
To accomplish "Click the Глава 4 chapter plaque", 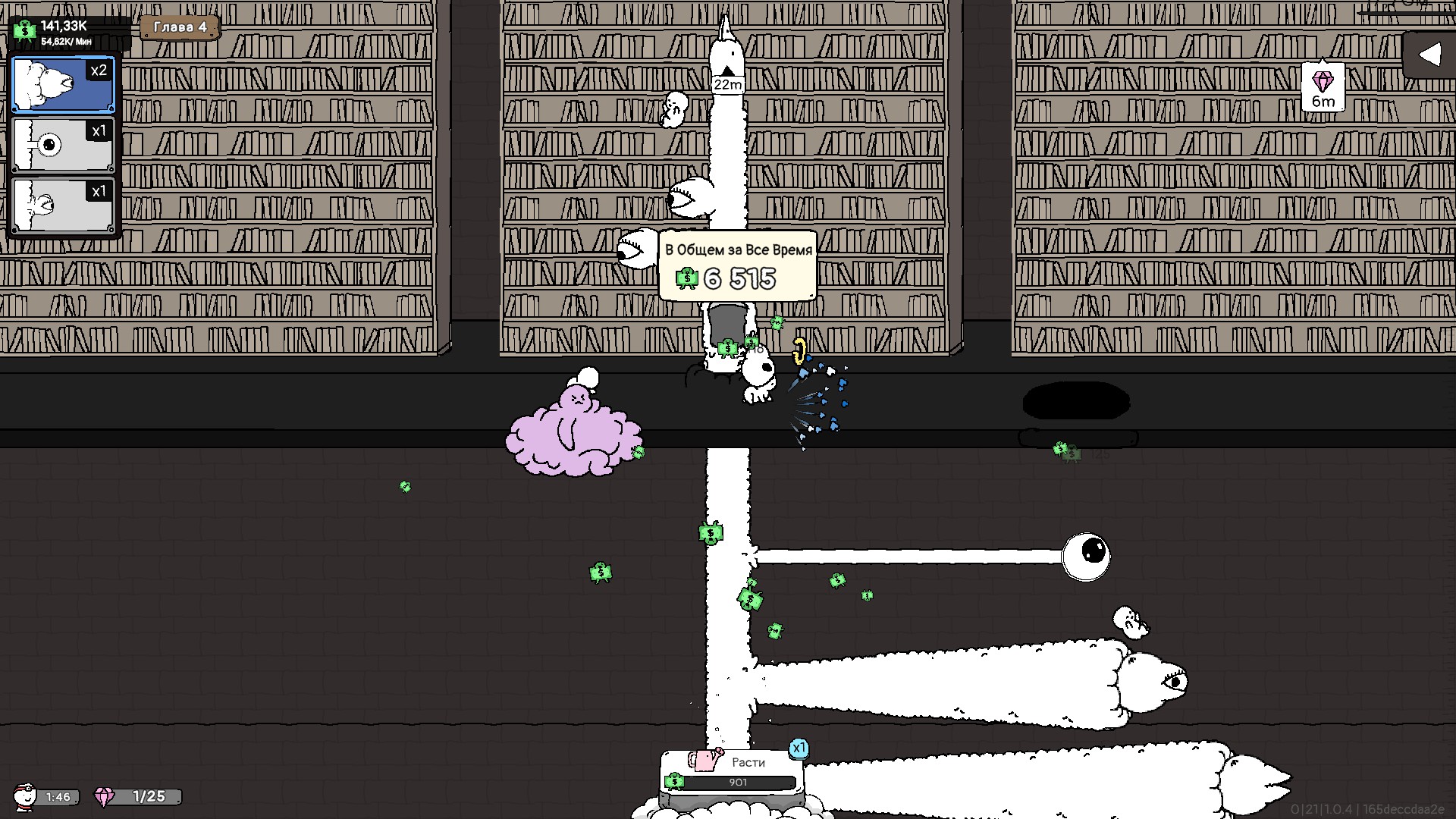I will [180, 29].
